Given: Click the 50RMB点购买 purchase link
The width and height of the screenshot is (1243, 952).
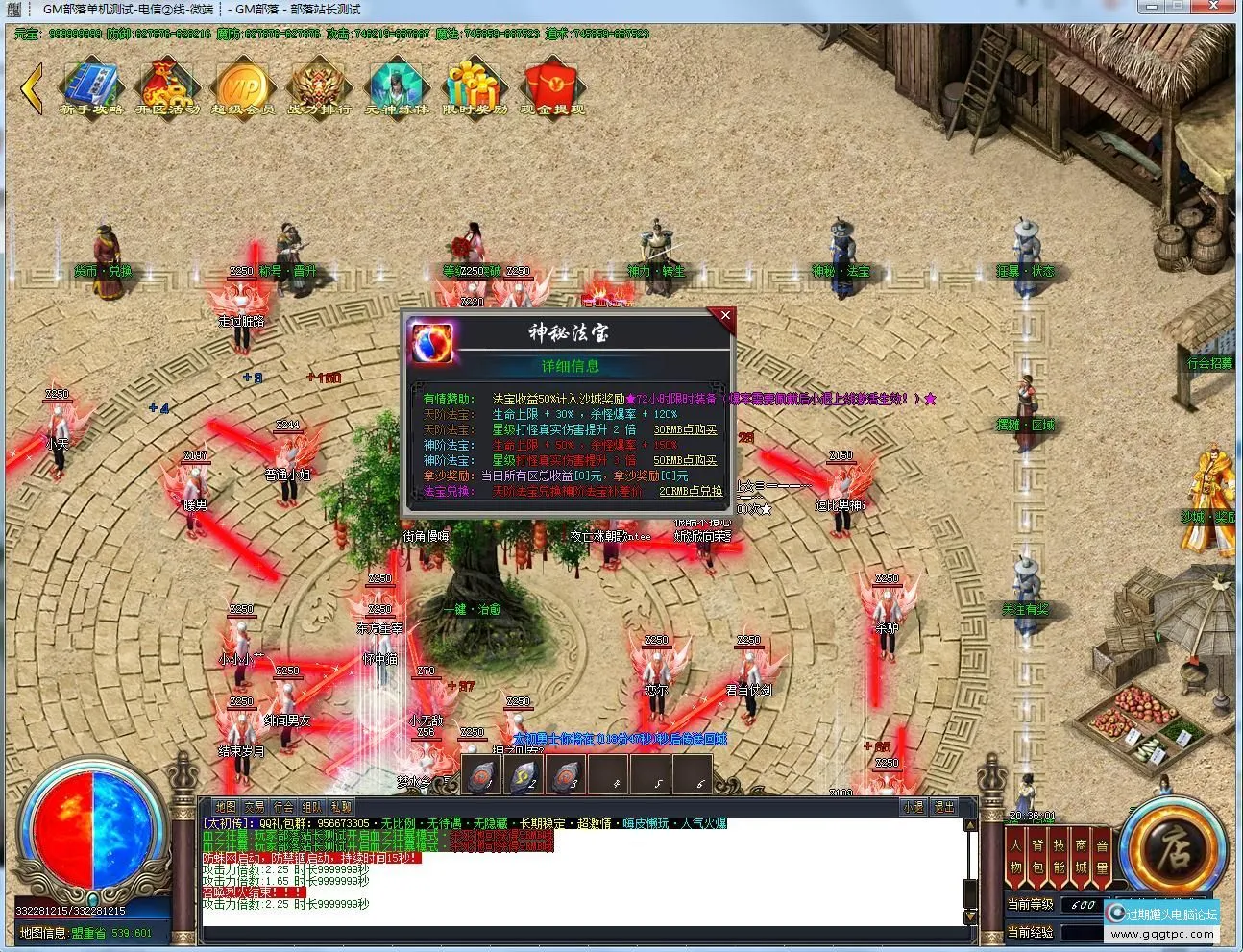Looking at the screenshot, I should 685,460.
